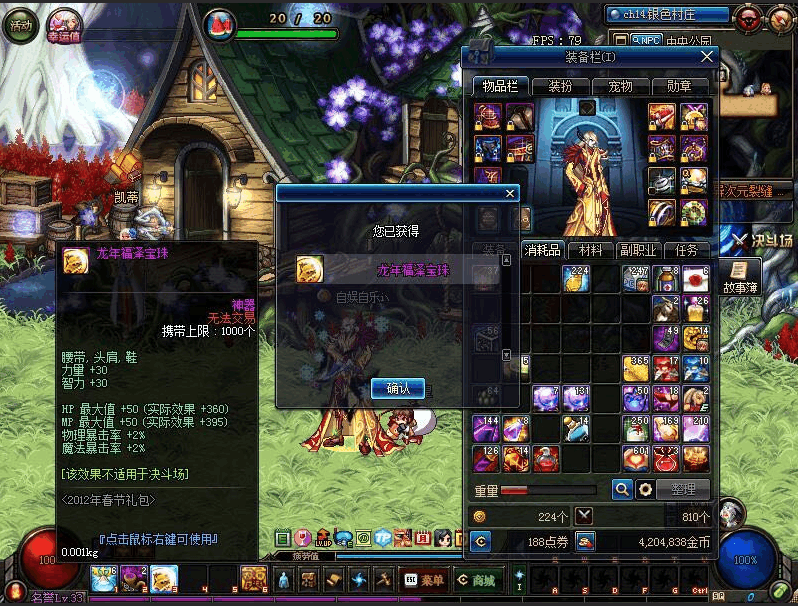
Task: Show the 勋章 medal tab
Action: click(x=679, y=87)
